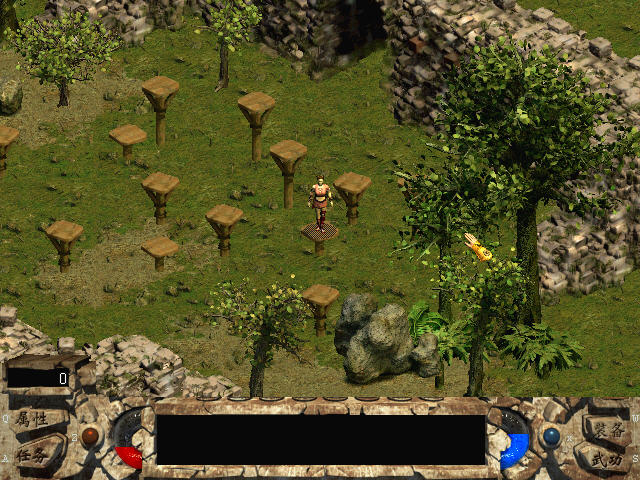
Task: Click the black message box panel
Action: pyautogui.click(x=321, y=440)
